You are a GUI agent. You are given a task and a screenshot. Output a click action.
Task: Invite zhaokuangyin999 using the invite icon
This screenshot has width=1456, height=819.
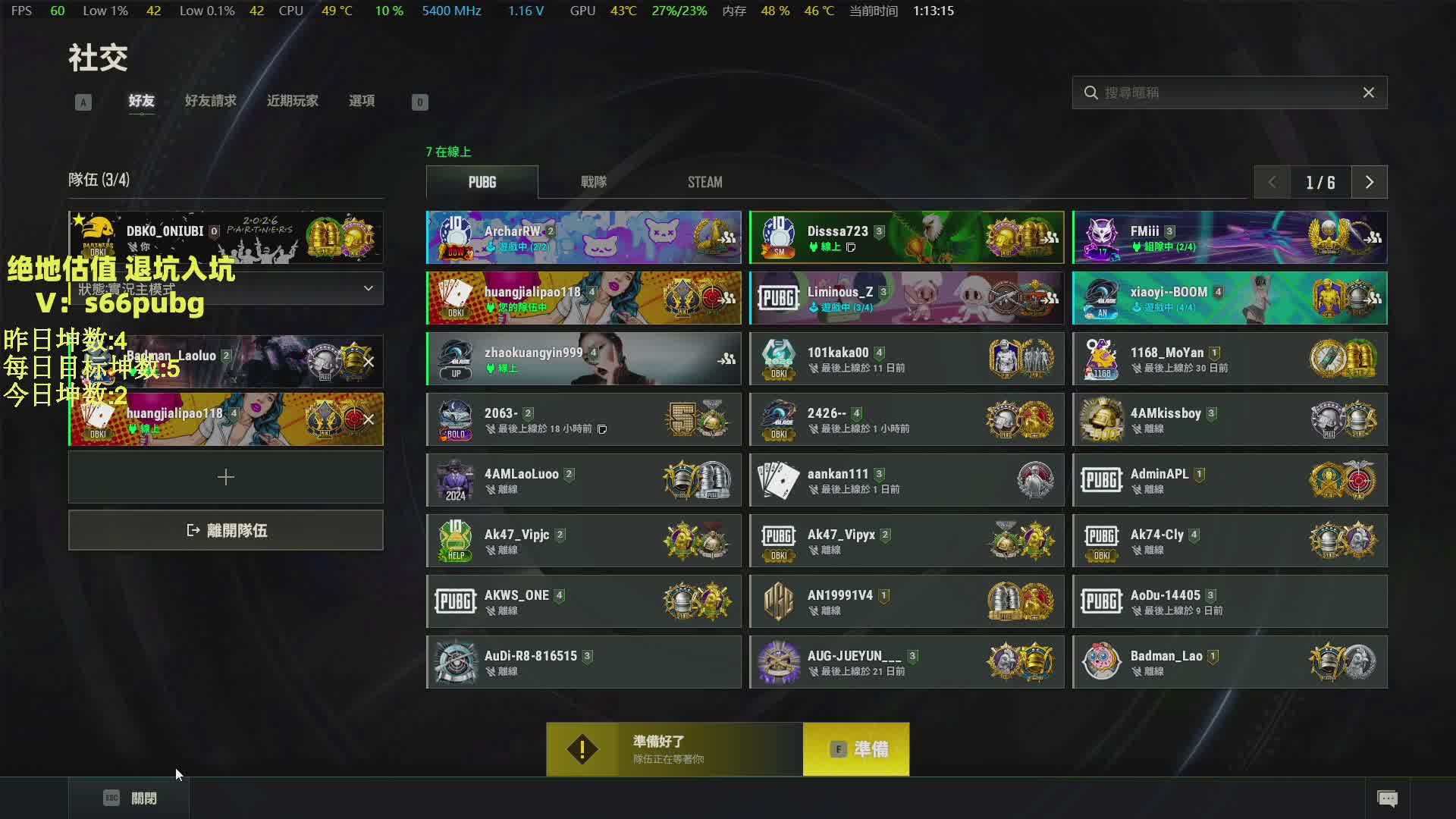coord(726,359)
